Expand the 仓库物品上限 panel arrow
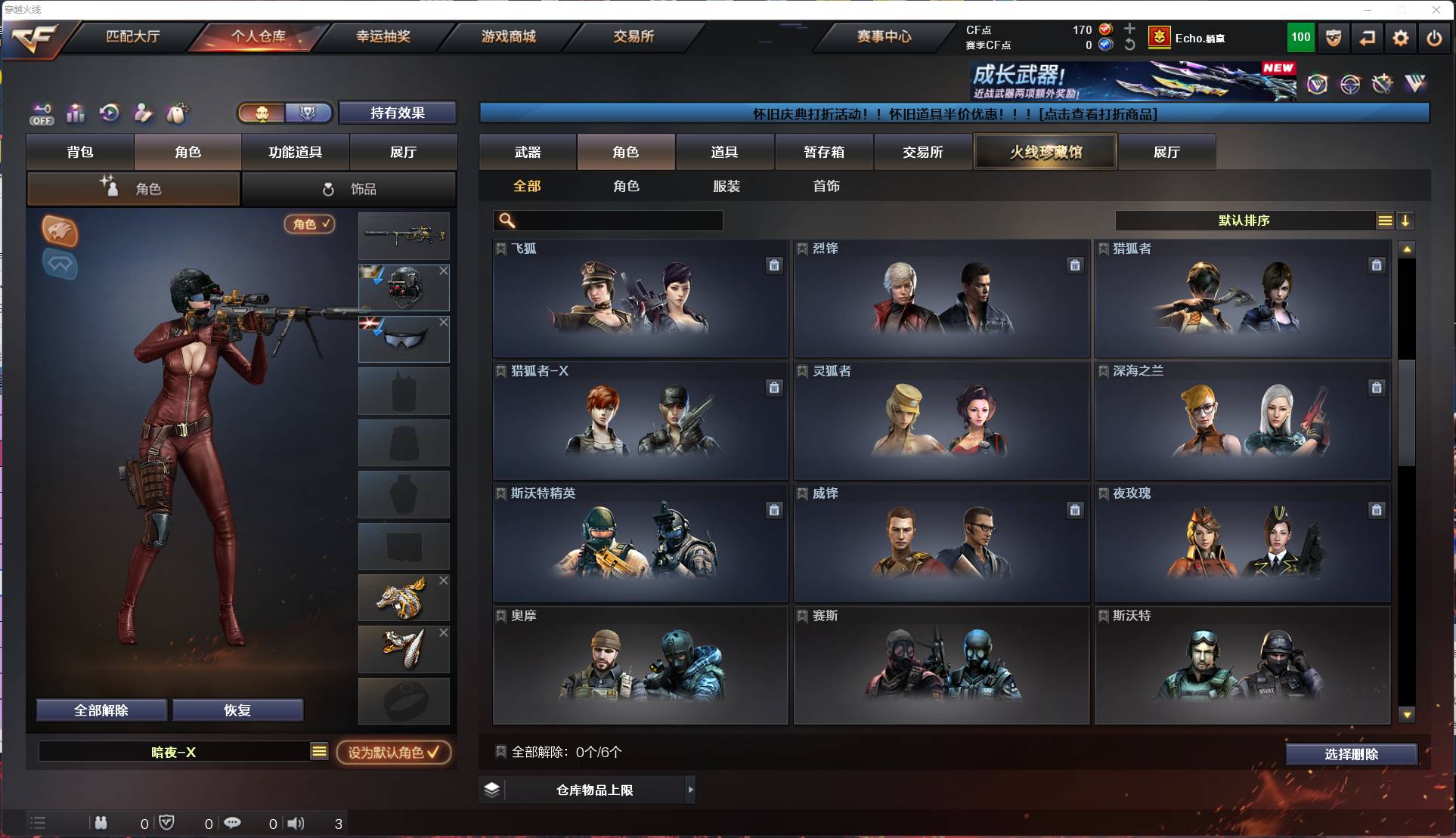 pyautogui.click(x=690, y=790)
